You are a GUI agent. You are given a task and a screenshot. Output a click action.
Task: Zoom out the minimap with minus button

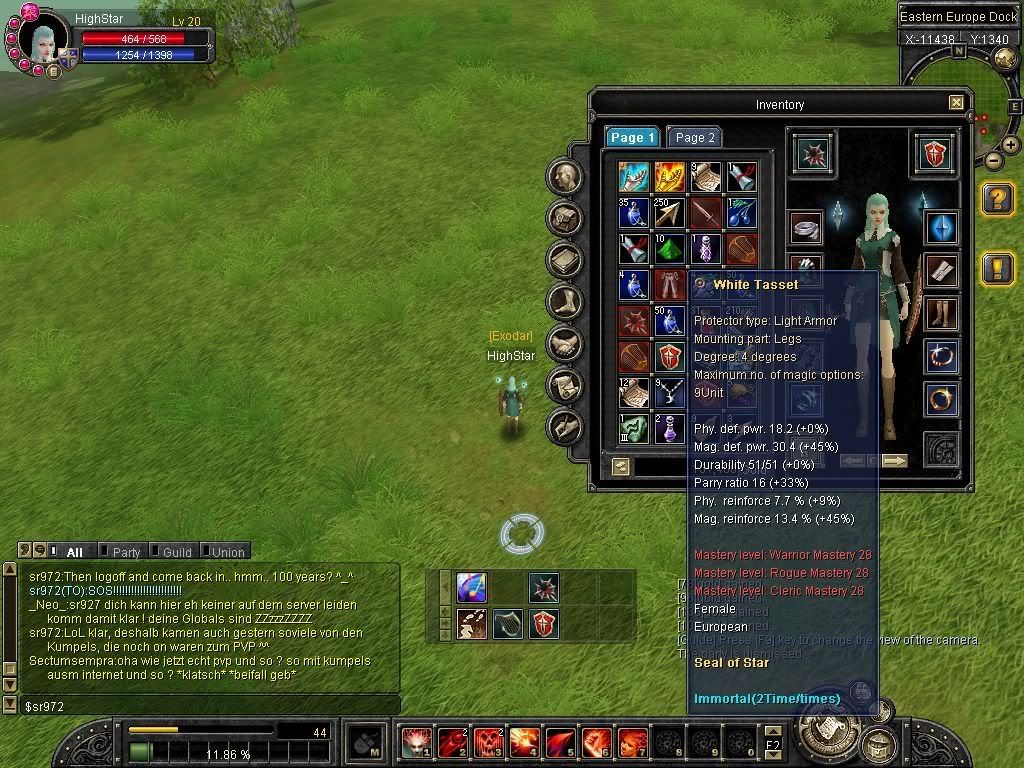[x=993, y=160]
